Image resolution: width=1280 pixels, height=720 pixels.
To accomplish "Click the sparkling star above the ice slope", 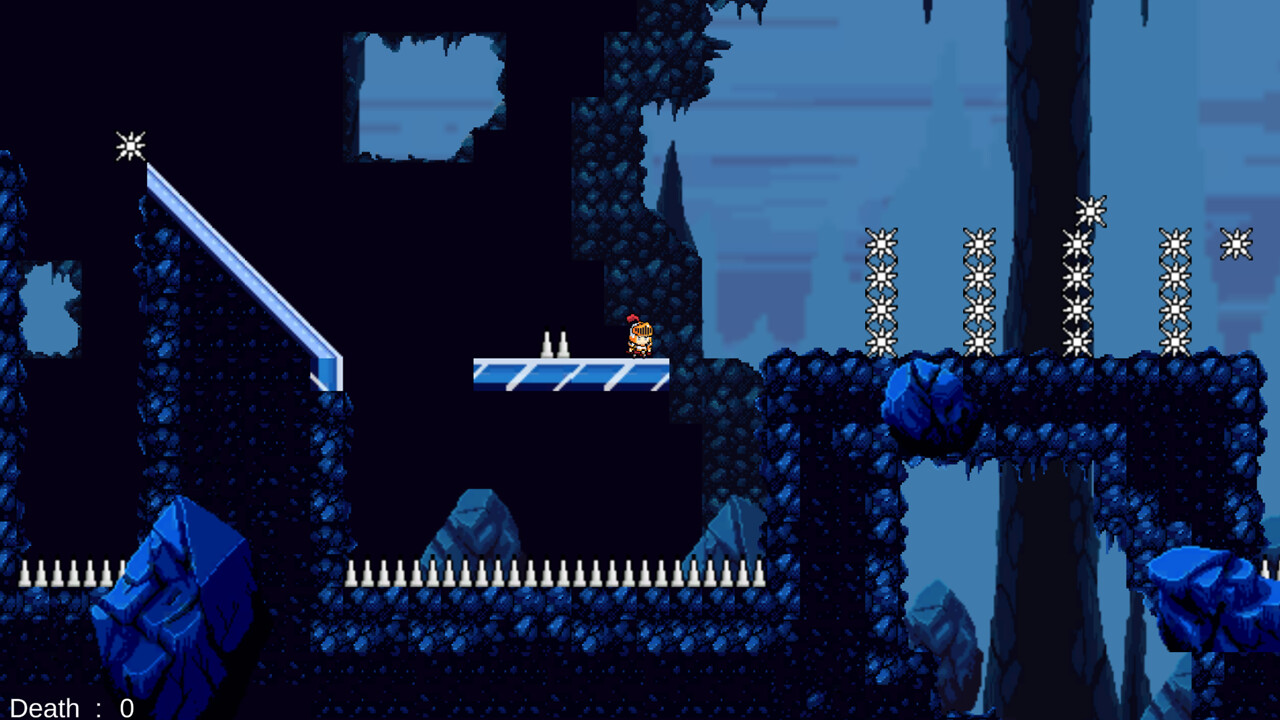I will tap(131, 146).
